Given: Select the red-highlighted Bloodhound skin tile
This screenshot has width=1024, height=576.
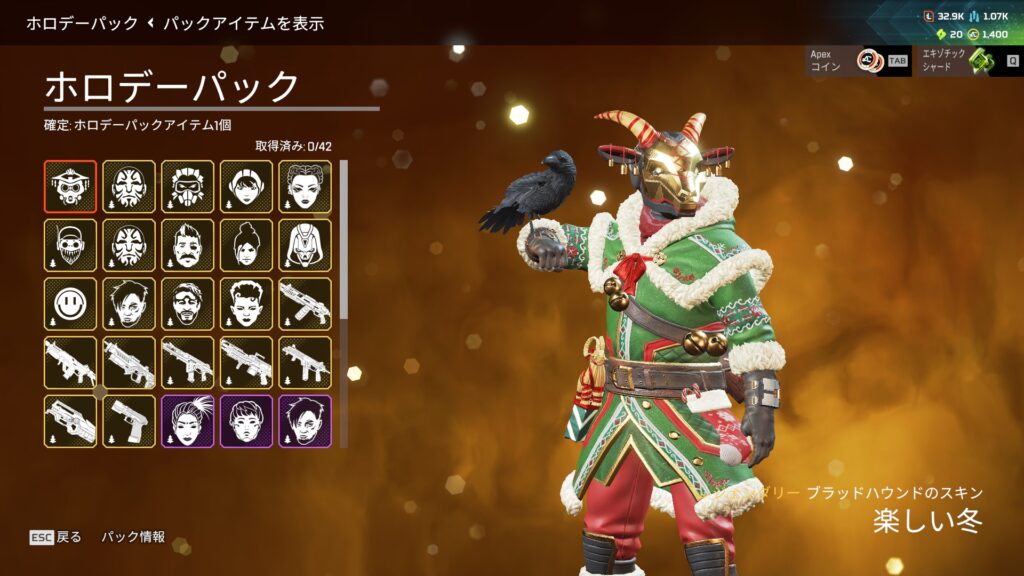Looking at the screenshot, I should click(x=70, y=187).
